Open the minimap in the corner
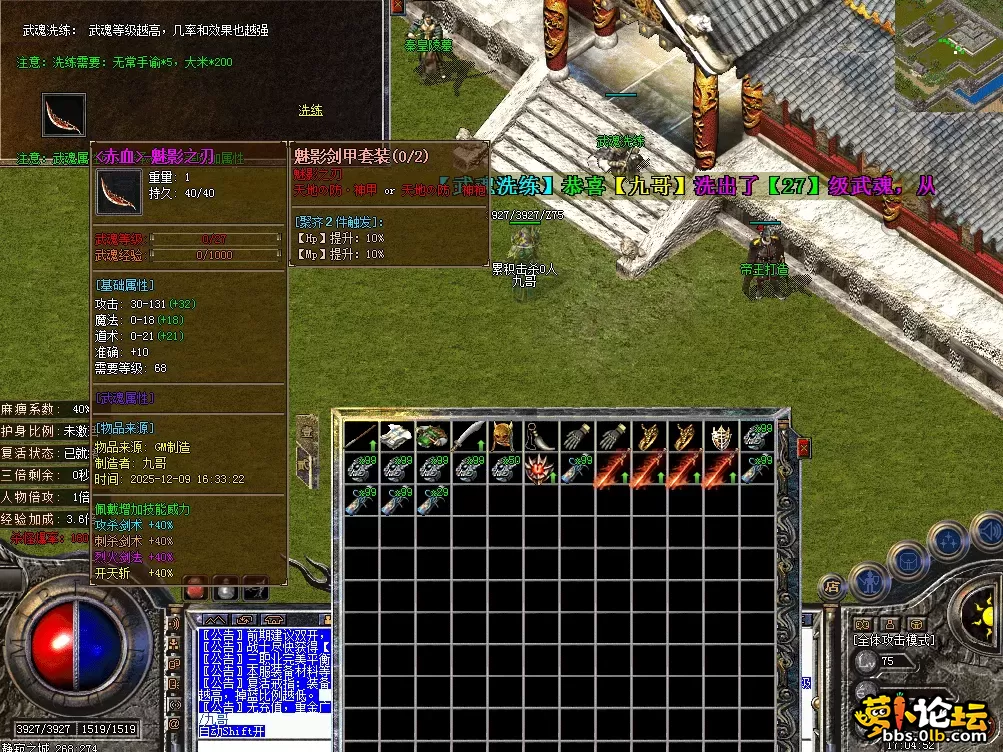The height and width of the screenshot is (752, 1003). [x=948, y=55]
